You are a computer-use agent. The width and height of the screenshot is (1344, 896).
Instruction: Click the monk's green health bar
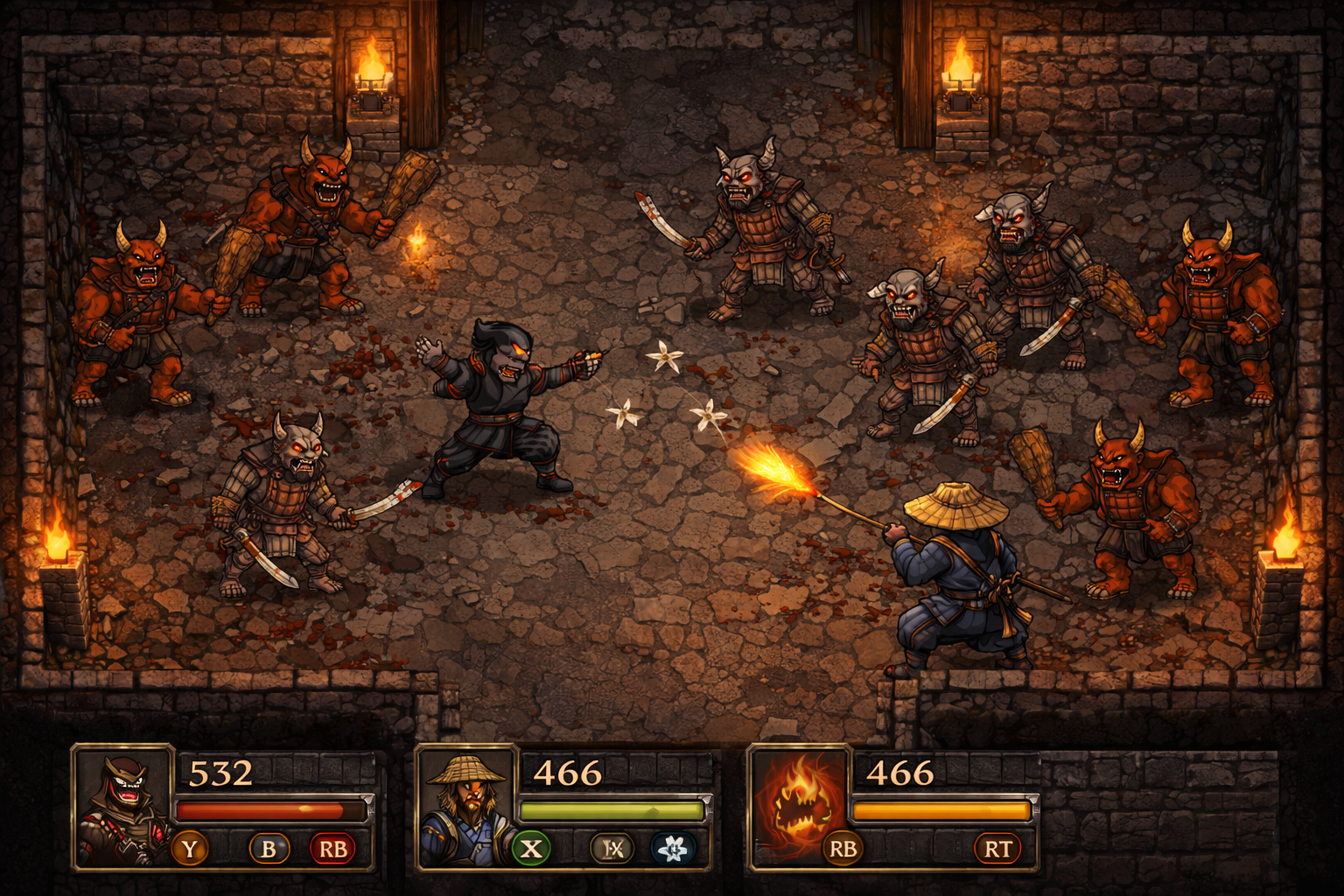point(612,809)
